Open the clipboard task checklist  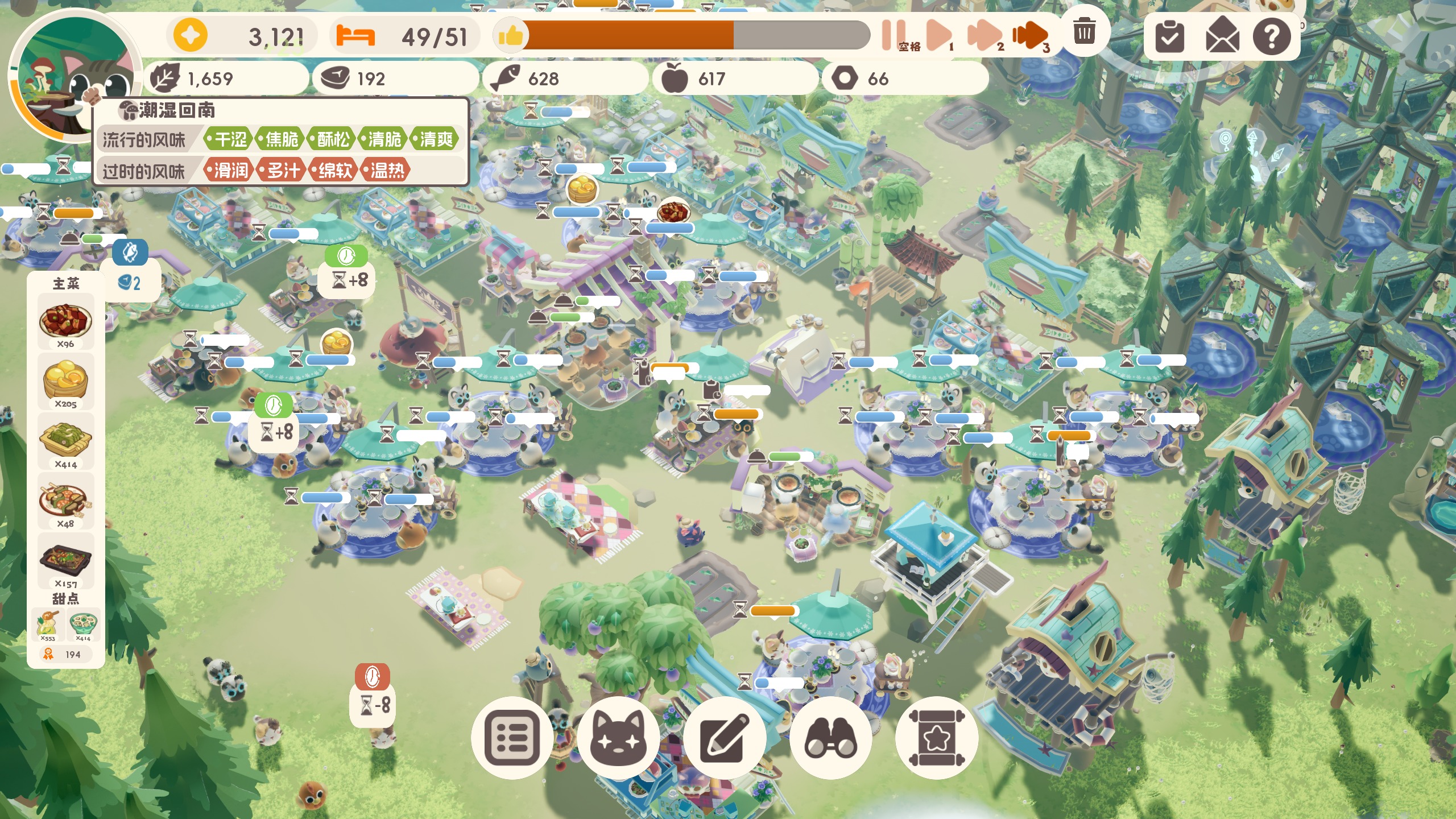(1169, 36)
